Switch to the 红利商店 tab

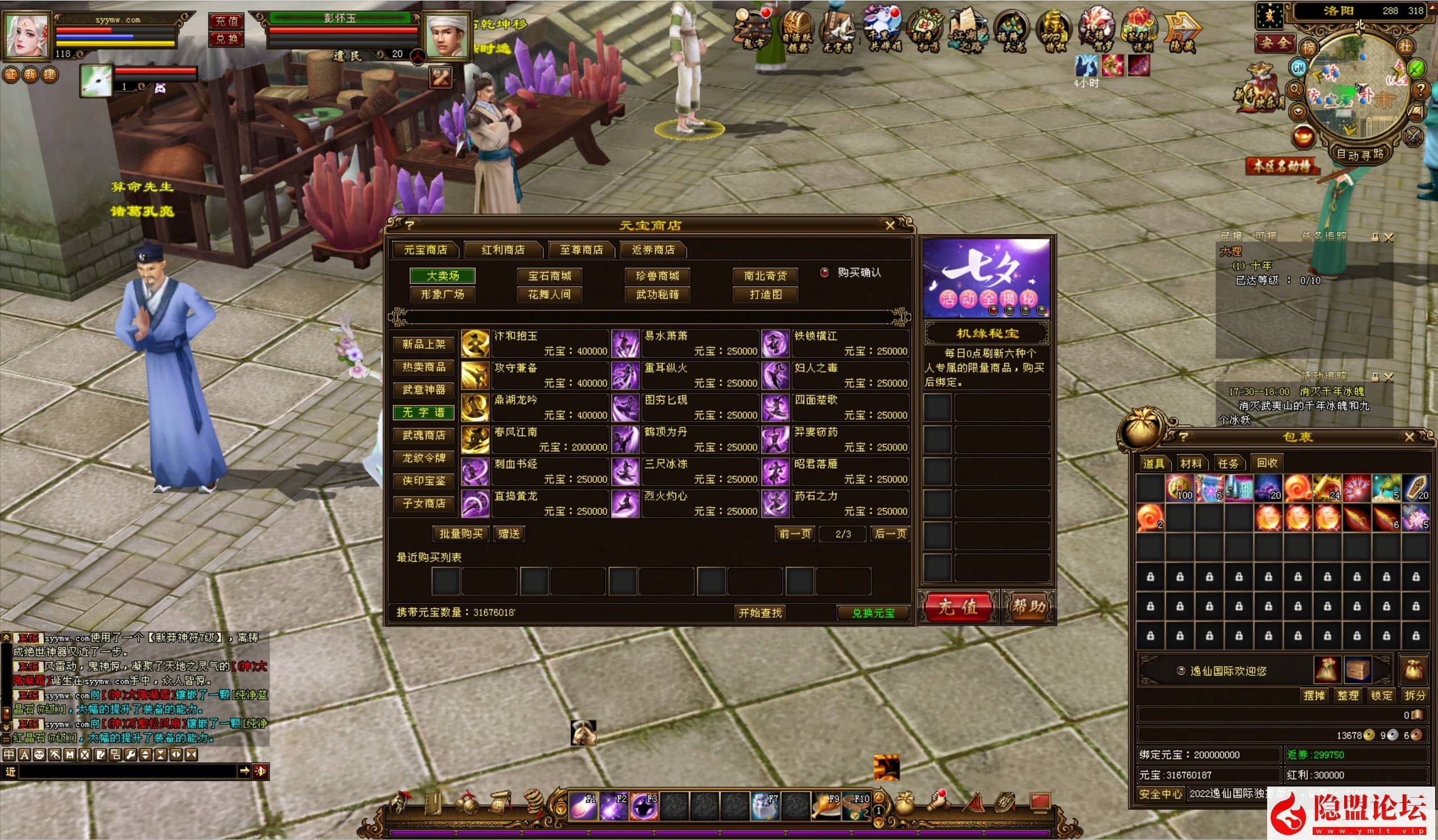(x=503, y=250)
